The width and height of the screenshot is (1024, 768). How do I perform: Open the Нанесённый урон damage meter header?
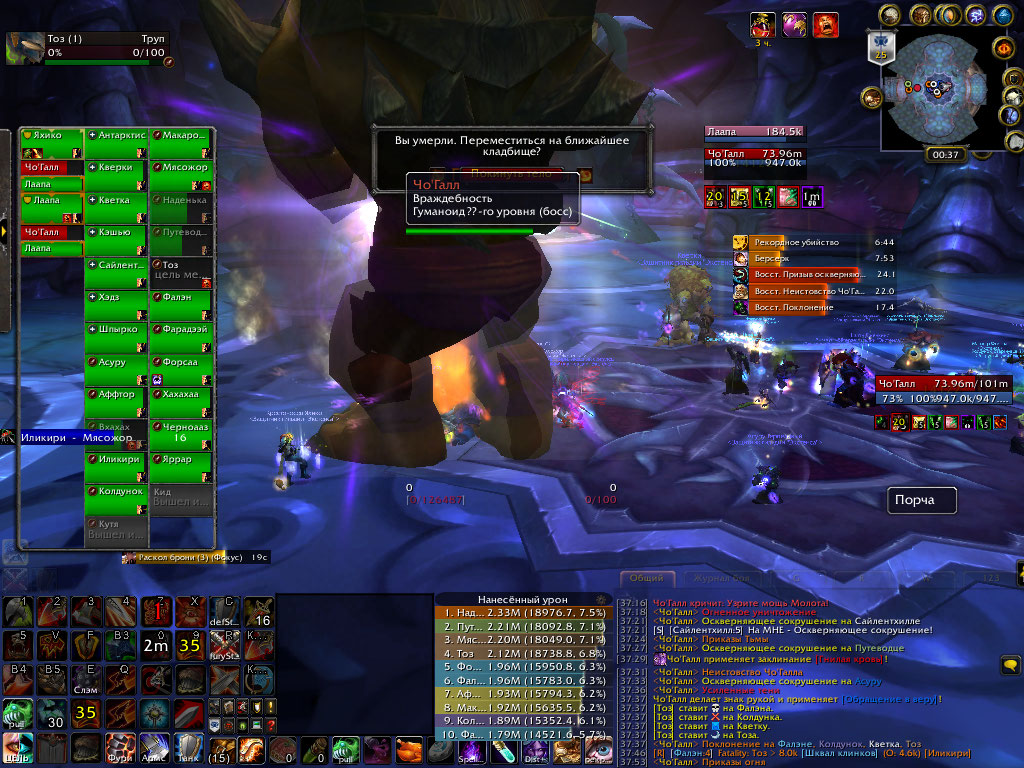(x=510, y=600)
